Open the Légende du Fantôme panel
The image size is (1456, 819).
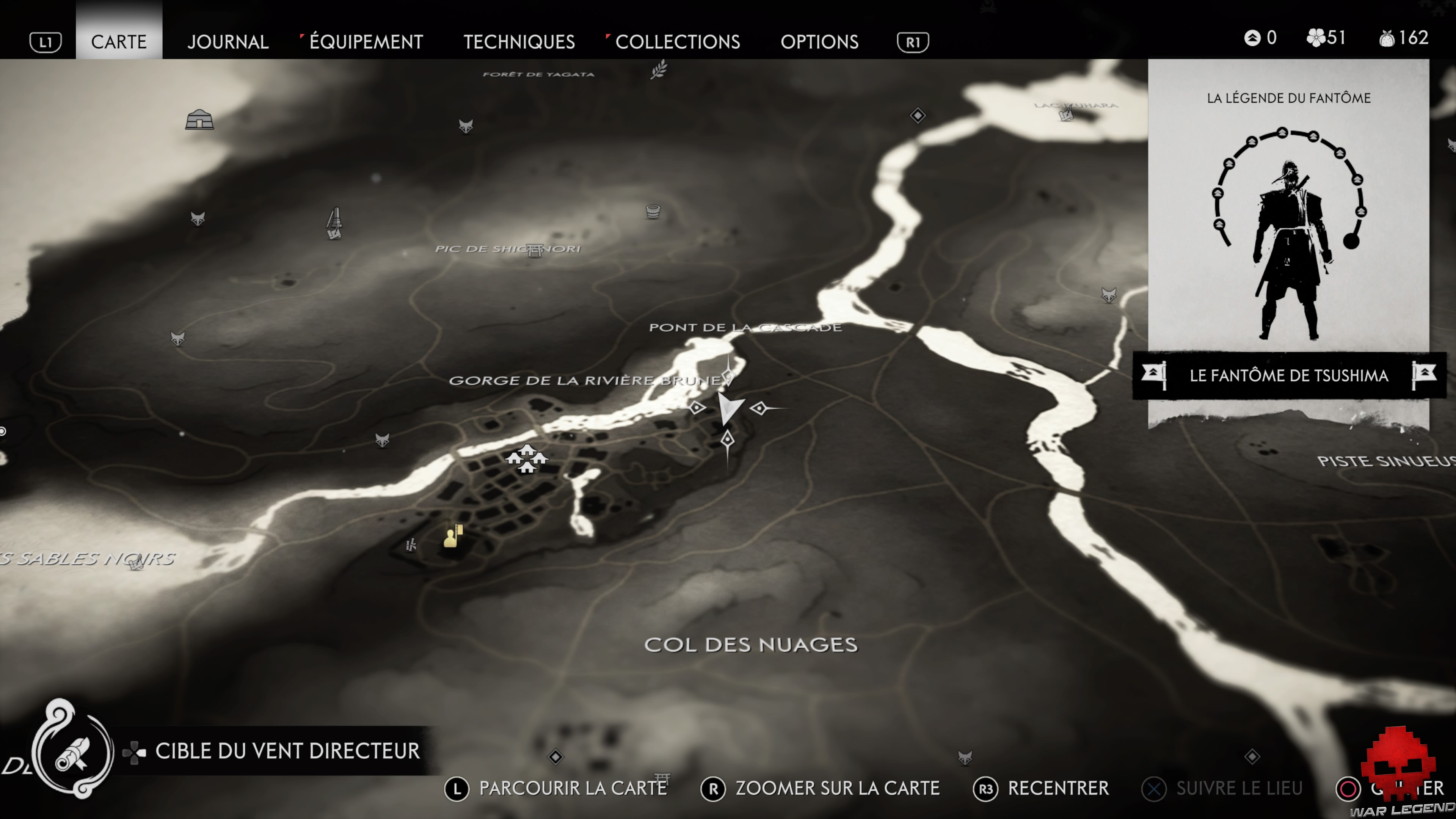1288,215
